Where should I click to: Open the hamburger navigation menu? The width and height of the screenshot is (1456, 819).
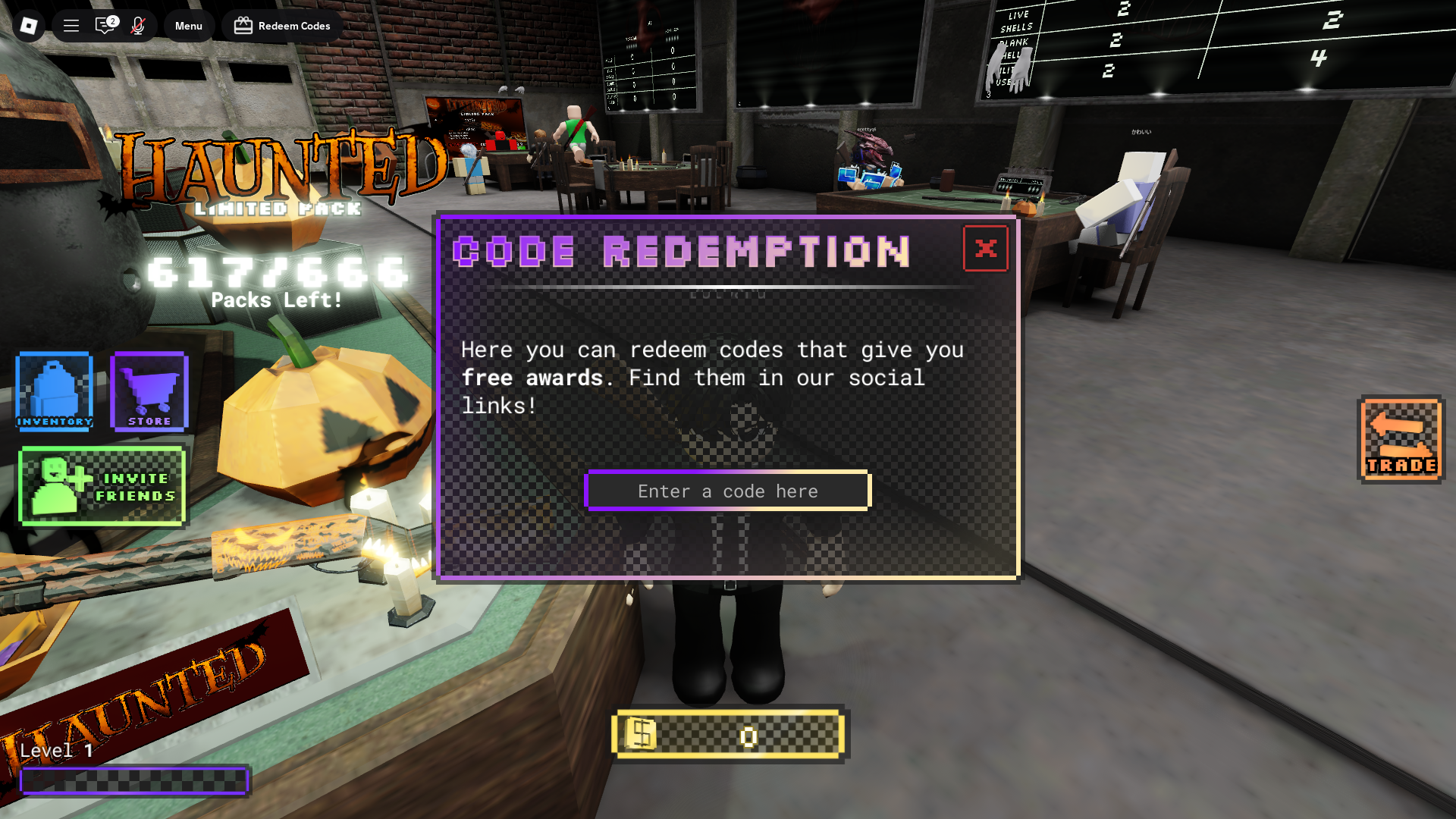click(x=71, y=25)
